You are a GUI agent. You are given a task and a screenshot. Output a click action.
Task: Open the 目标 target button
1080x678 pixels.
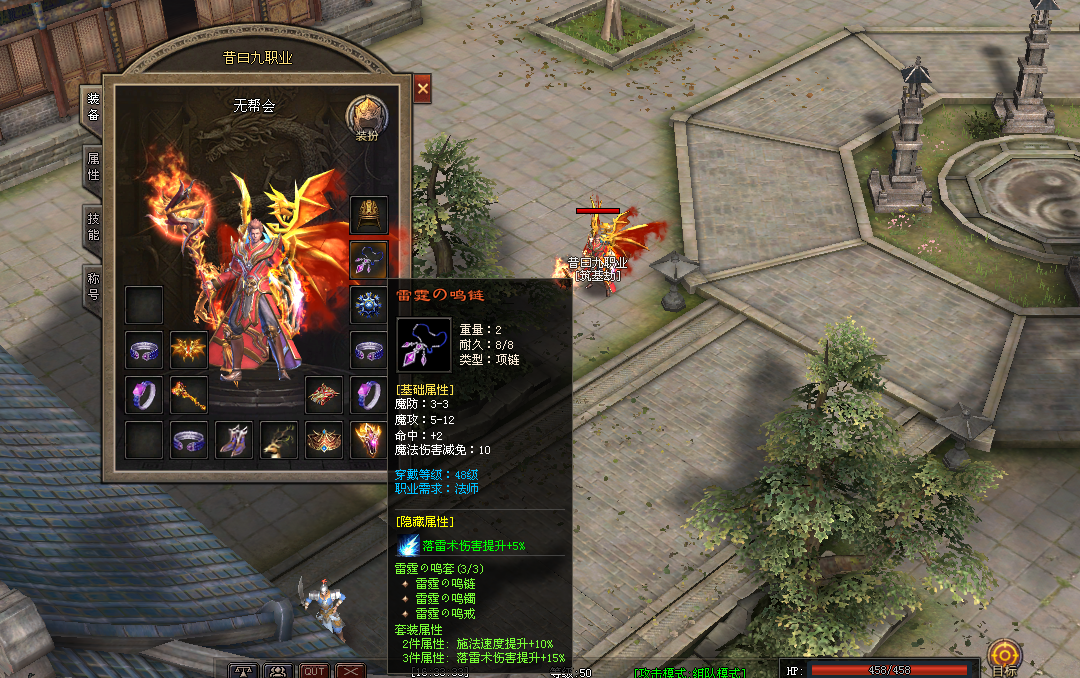(1004, 658)
